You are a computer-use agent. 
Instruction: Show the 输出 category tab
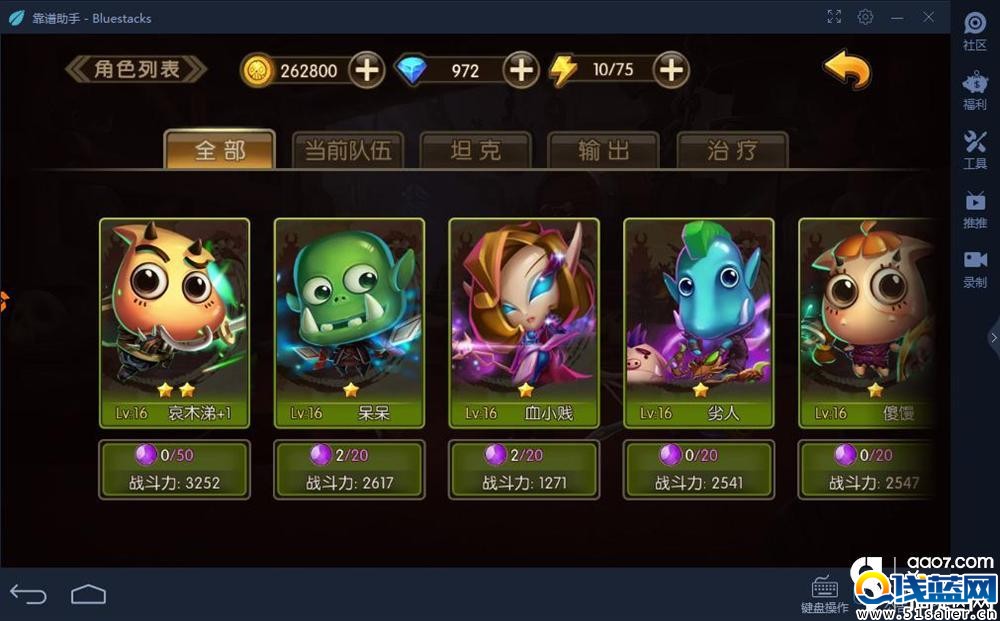pos(604,151)
